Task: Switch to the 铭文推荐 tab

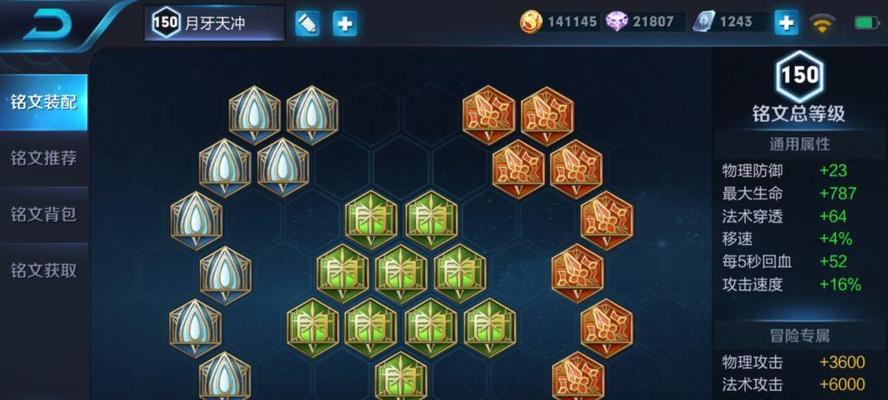Action: click(44, 158)
